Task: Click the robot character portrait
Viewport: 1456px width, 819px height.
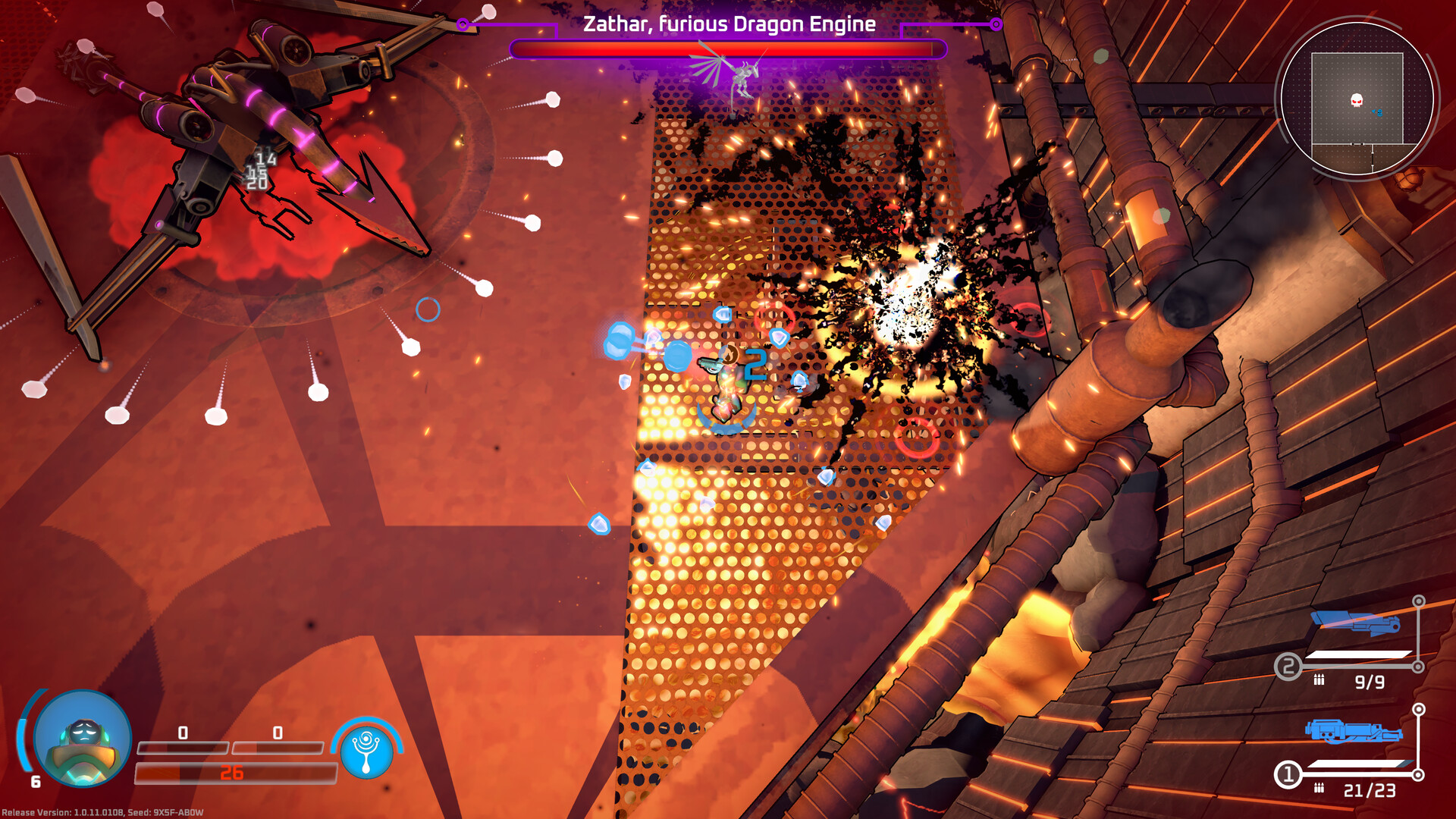Action: (x=83, y=738)
